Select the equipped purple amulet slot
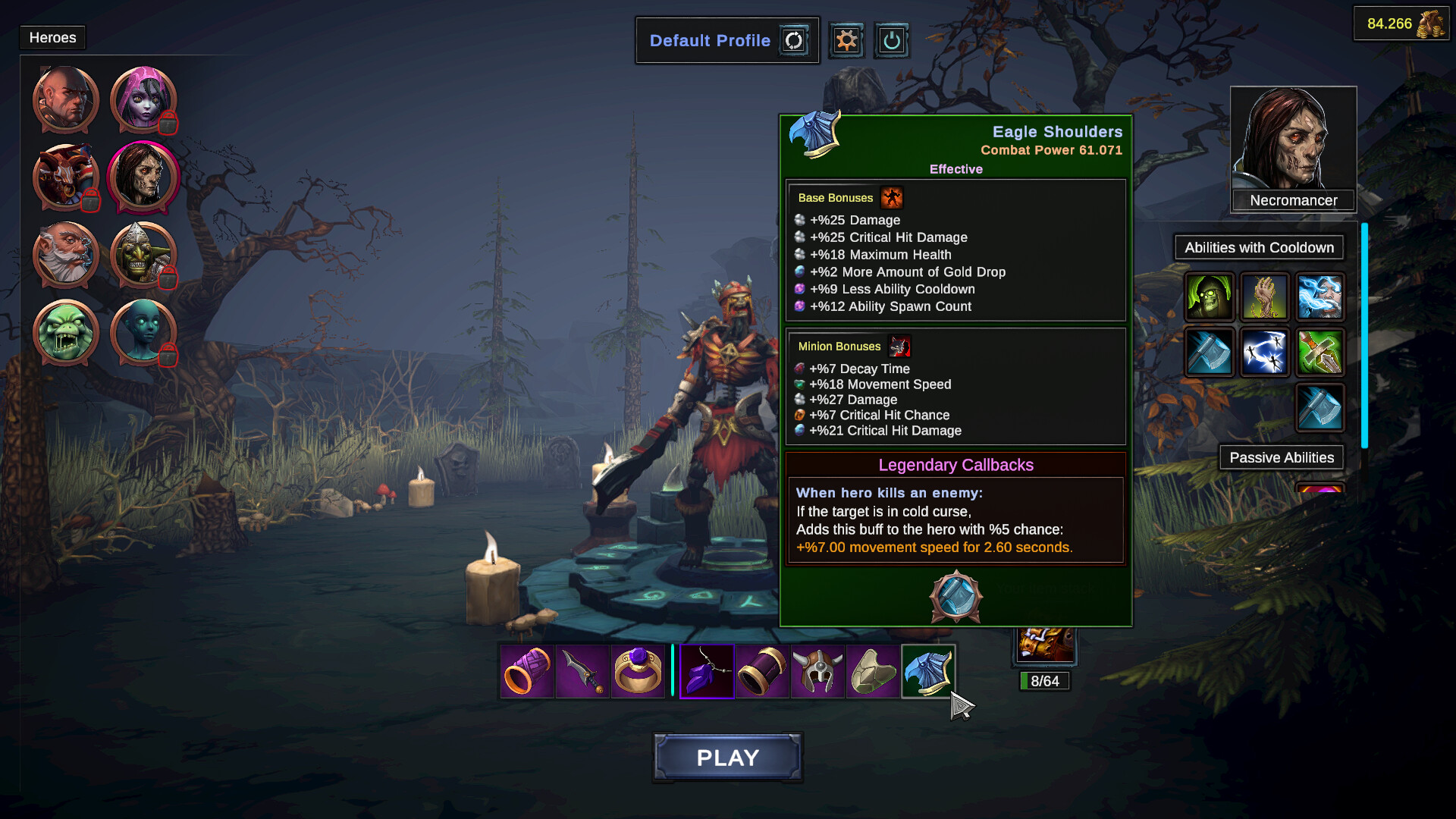This screenshot has height=819, width=1456. (x=706, y=670)
